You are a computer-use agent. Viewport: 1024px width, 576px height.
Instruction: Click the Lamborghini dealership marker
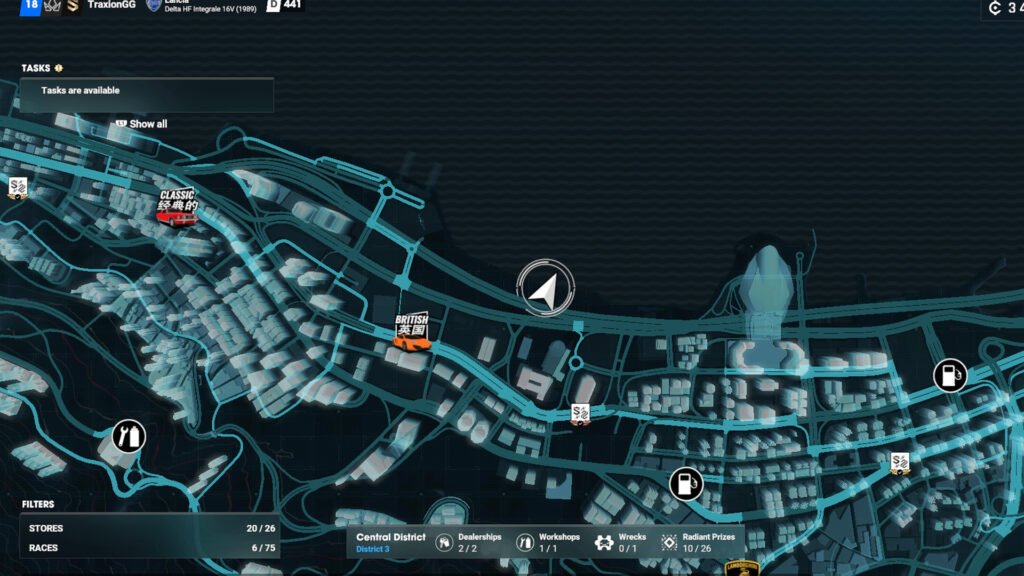tap(742, 567)
